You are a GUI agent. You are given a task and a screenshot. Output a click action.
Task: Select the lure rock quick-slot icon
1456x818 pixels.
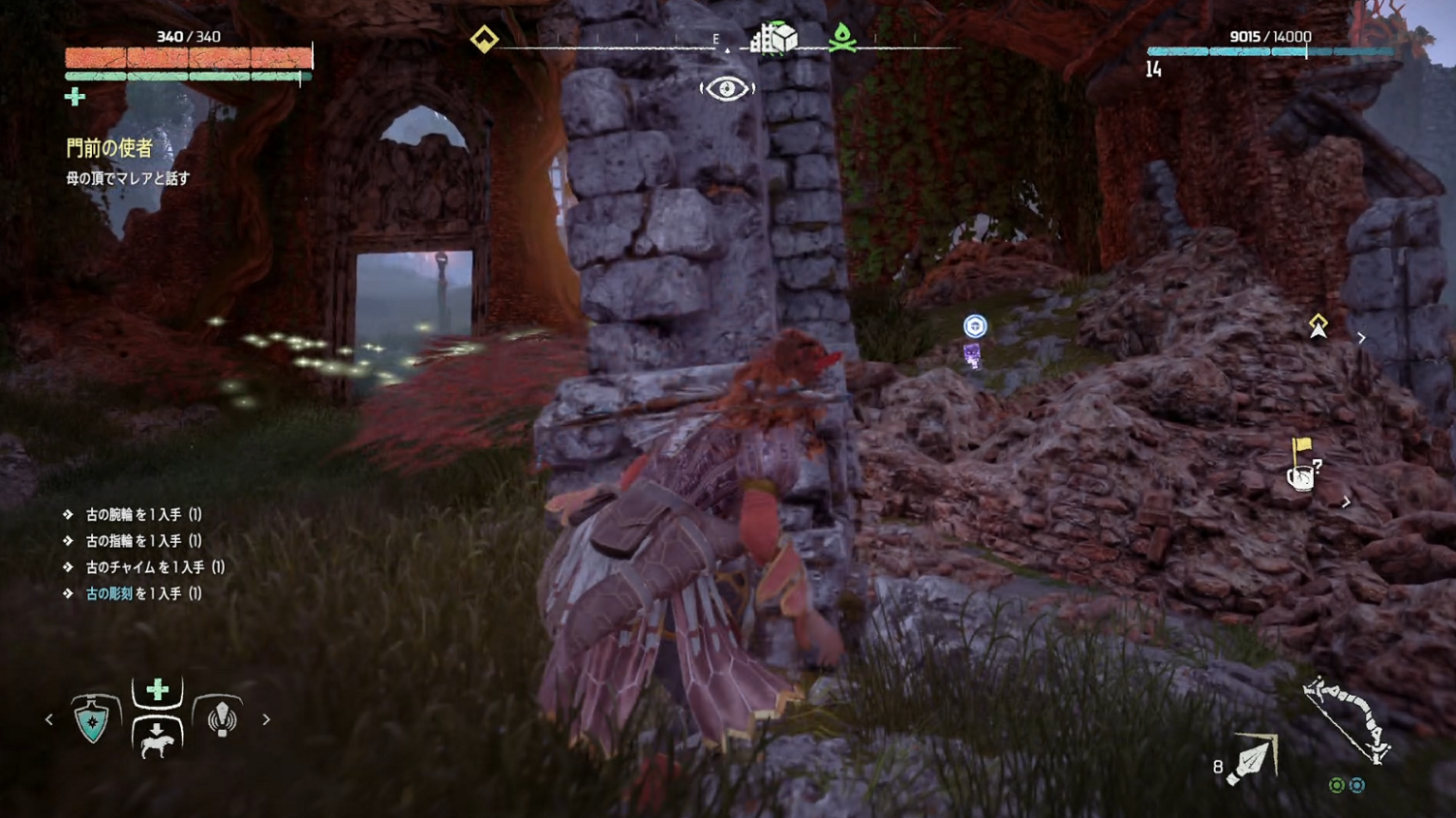click(222, 718)
